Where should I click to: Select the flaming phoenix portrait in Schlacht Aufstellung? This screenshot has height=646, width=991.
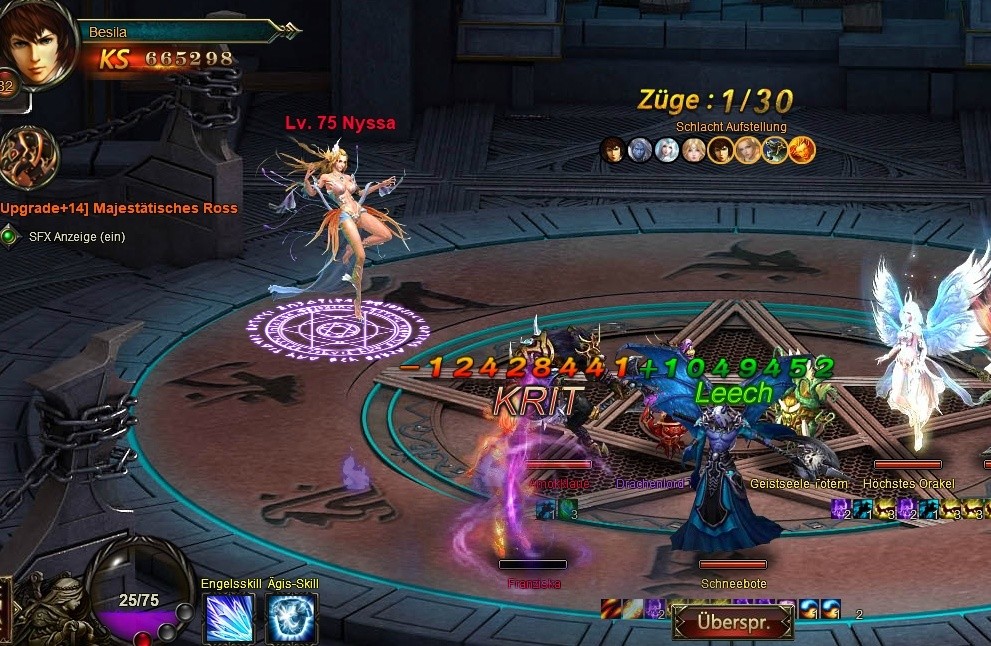coord(802,150)
